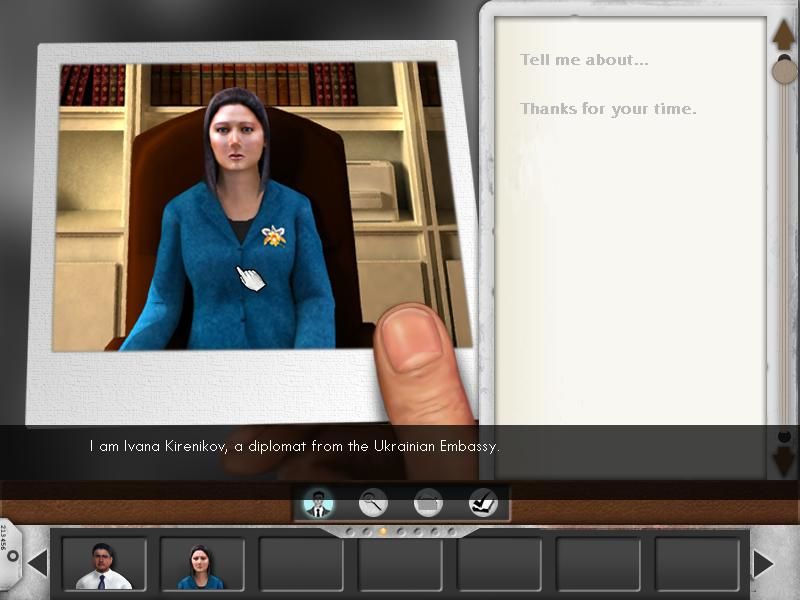Click the notepad's down arrow button
The image size is (800, 600).
[784, 461]
